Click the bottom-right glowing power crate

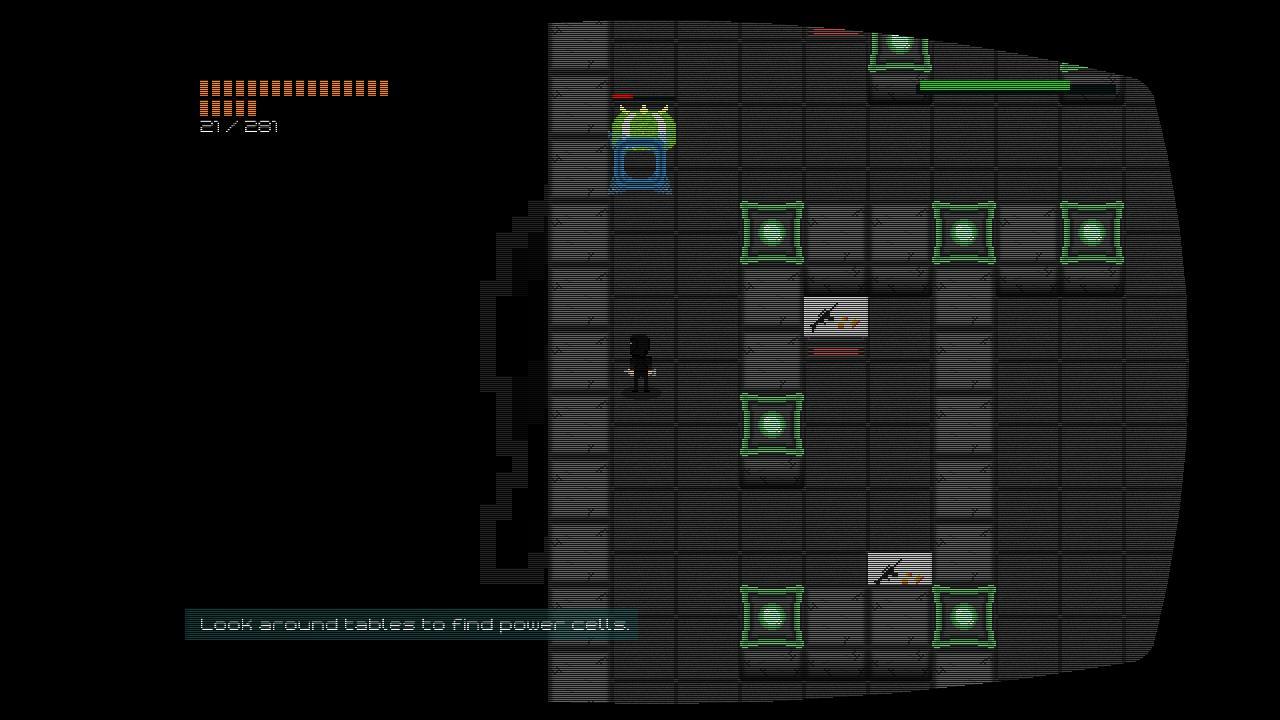tap(962, 616)
